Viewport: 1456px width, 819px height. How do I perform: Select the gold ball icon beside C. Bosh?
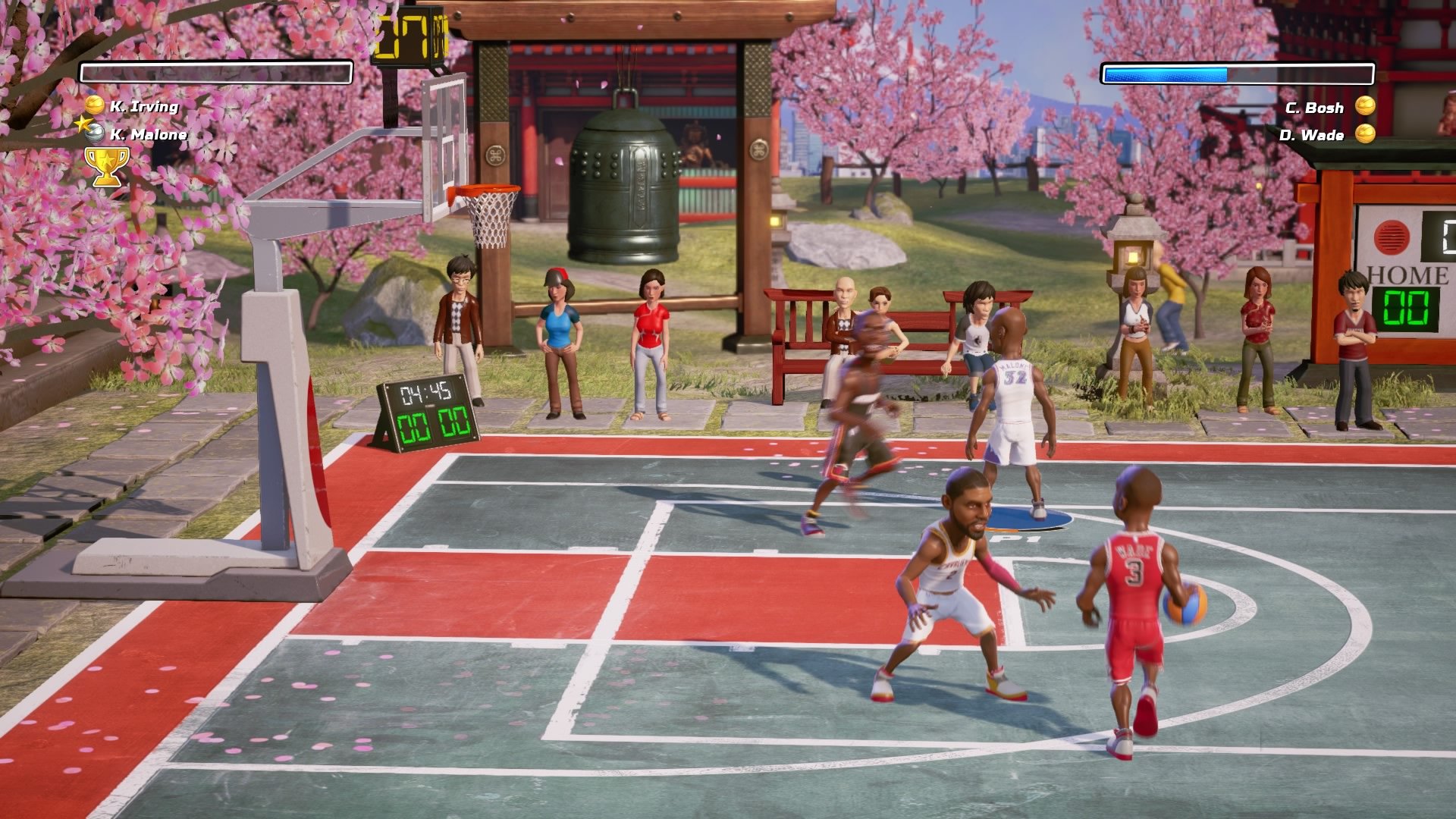[x=1365, y=107]
